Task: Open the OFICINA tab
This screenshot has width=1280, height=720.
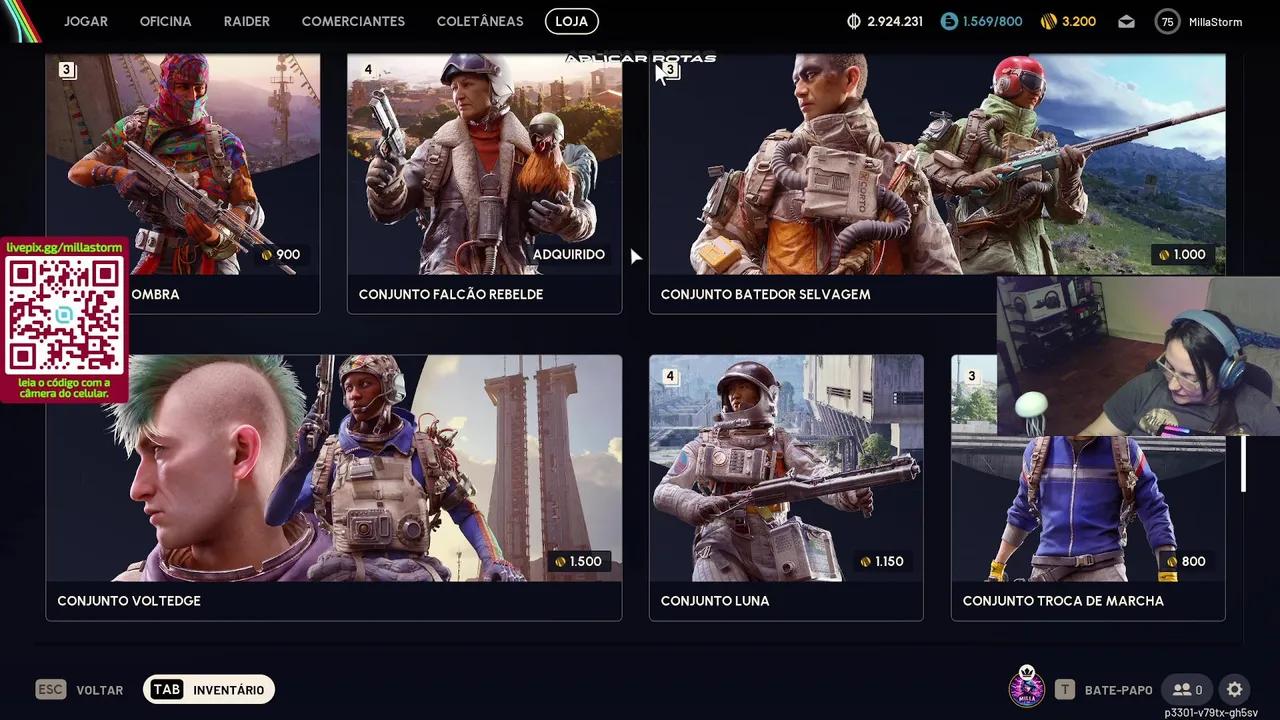Action: tap(165, 21)
